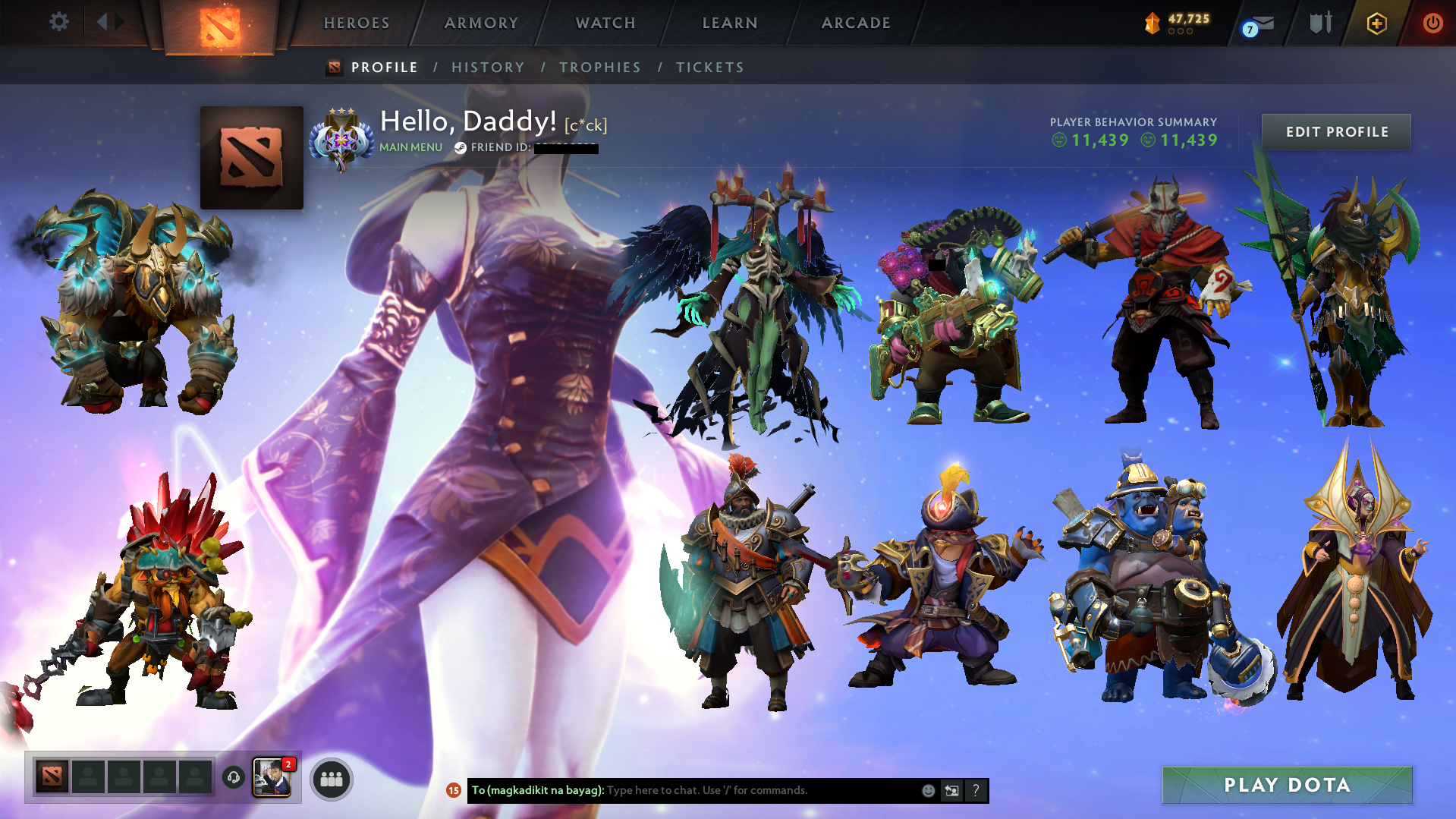
Task: Start matchmaking with Play Dota
Action: coord(1287,785)
